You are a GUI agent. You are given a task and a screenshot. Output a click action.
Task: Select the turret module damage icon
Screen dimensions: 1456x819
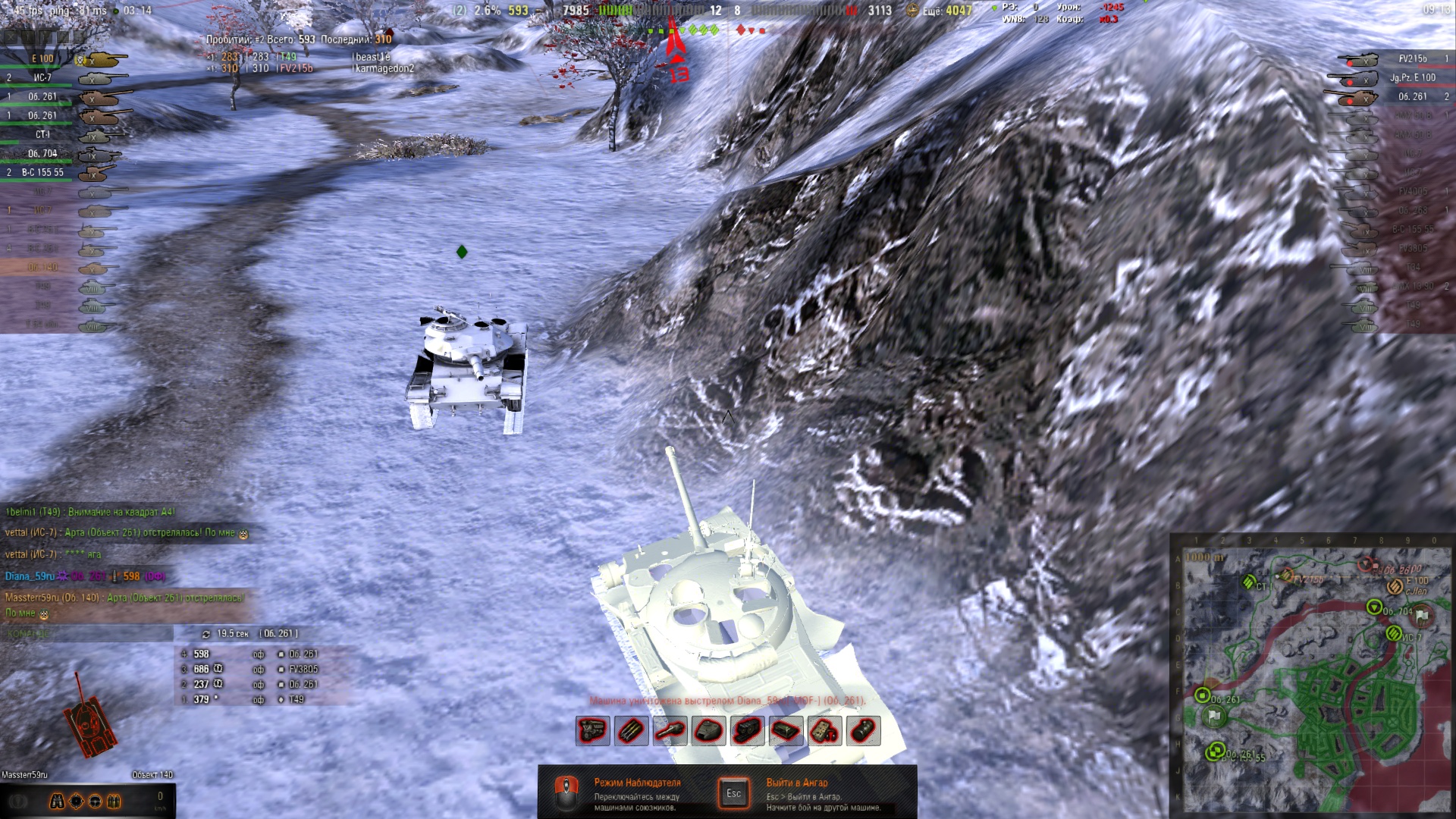[708, 731]
